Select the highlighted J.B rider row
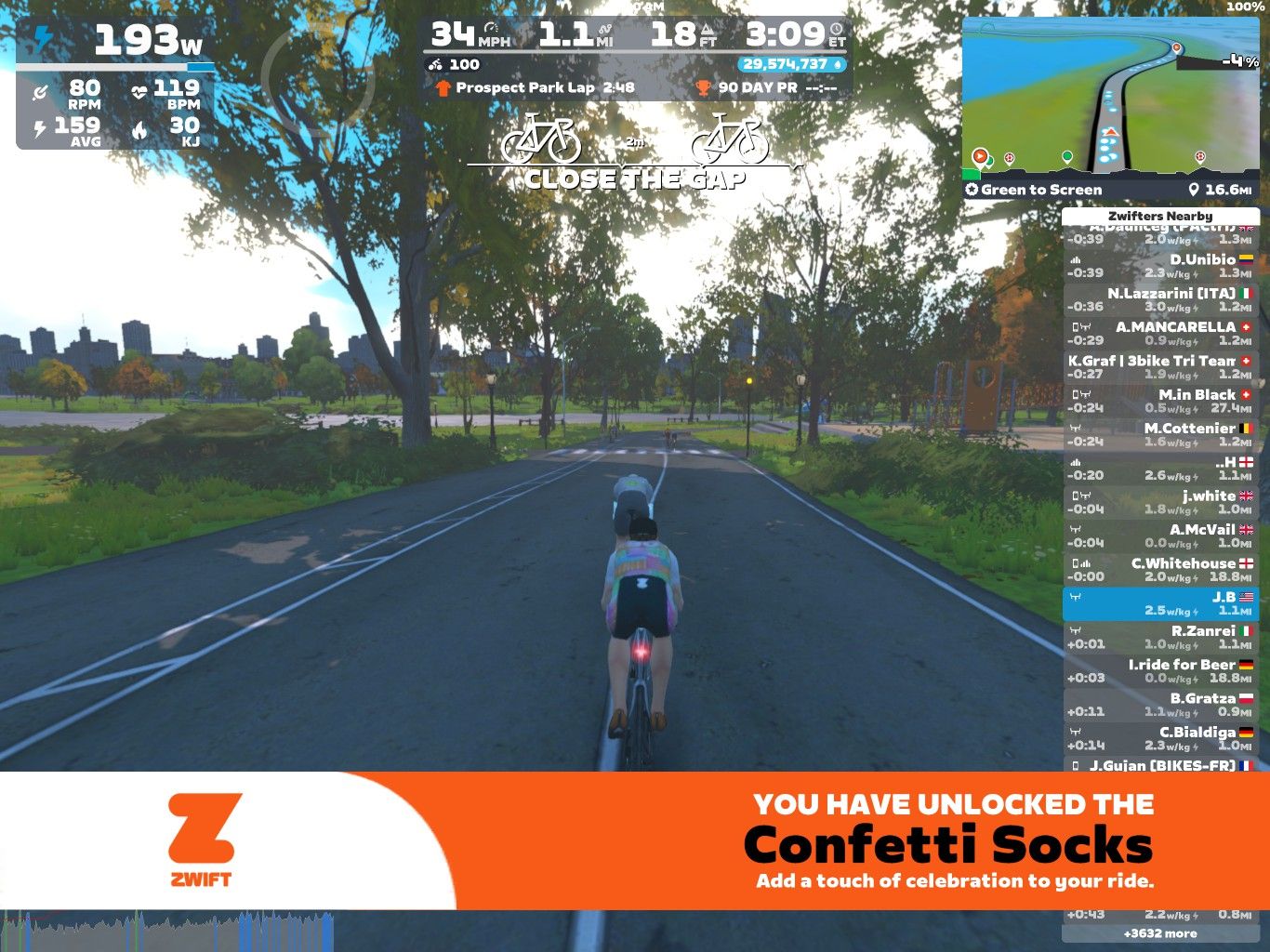This screenshot has height=952, width=1270. click(1160, 603)
